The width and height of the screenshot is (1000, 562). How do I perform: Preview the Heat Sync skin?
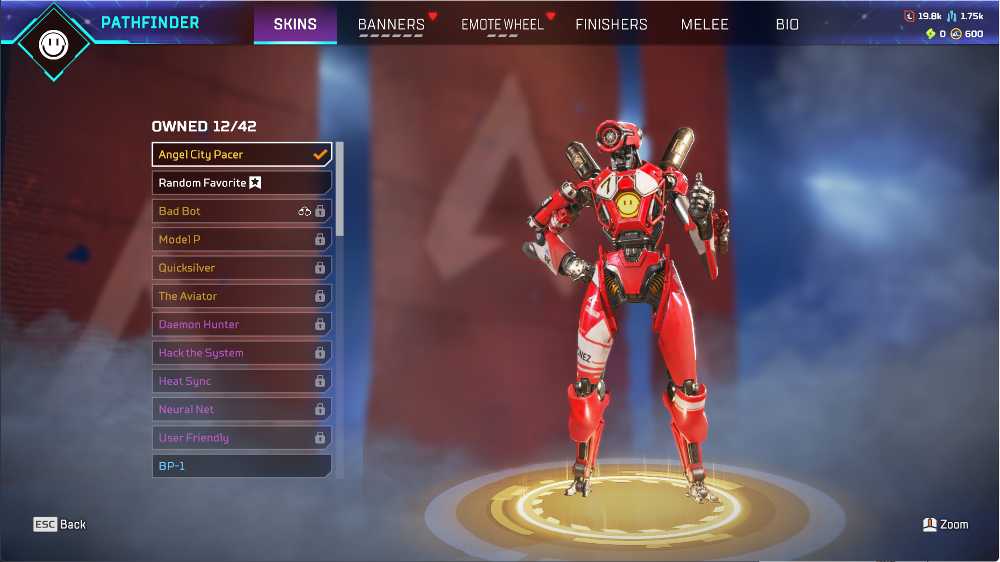pyautogui.click(x=242, y=381)
